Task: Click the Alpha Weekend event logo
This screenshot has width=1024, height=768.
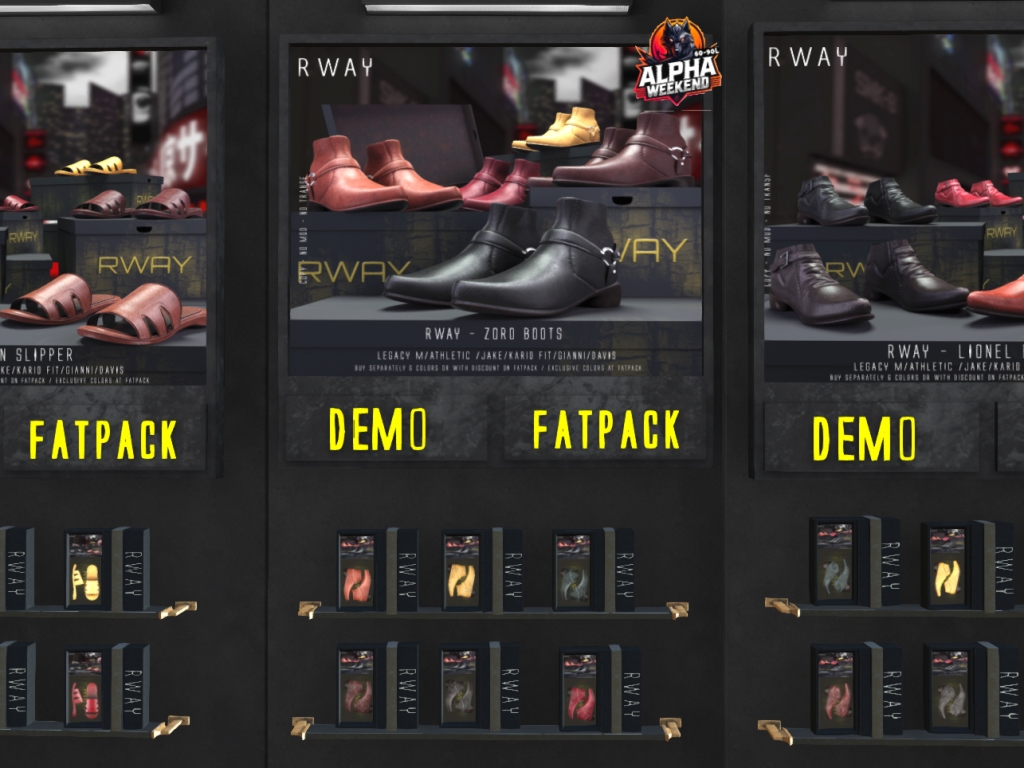Action: pyautogui.click(x=676, y=61)
